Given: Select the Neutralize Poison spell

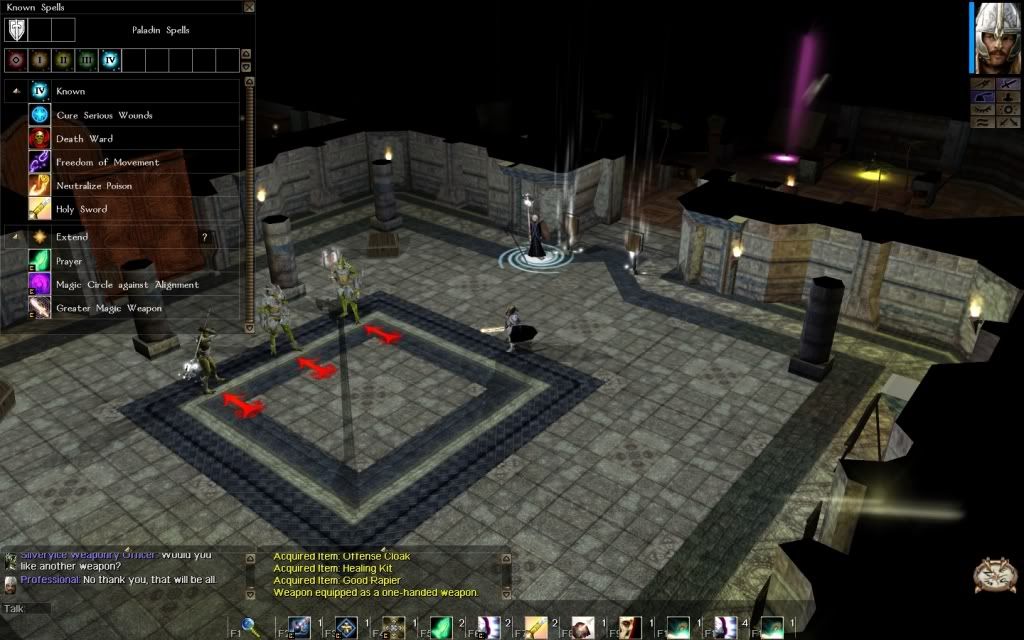Looking at the screenshot, I should pyautogui.click(x=94, y=186).
